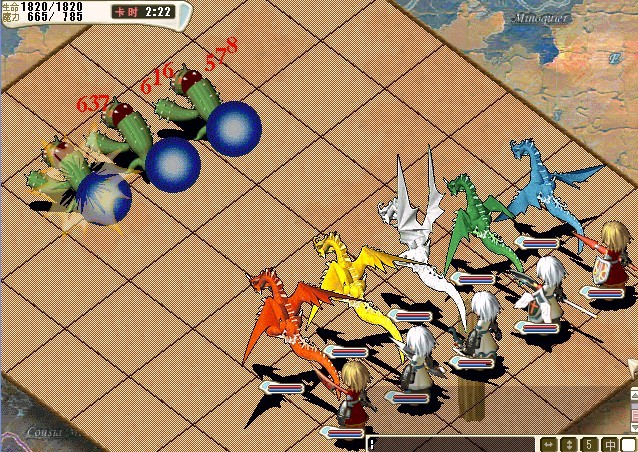Image resolution: width=638 pixels, height=452 pixels.
Task: Click the chat vertical resize arrows button
Action: (569, 444)
